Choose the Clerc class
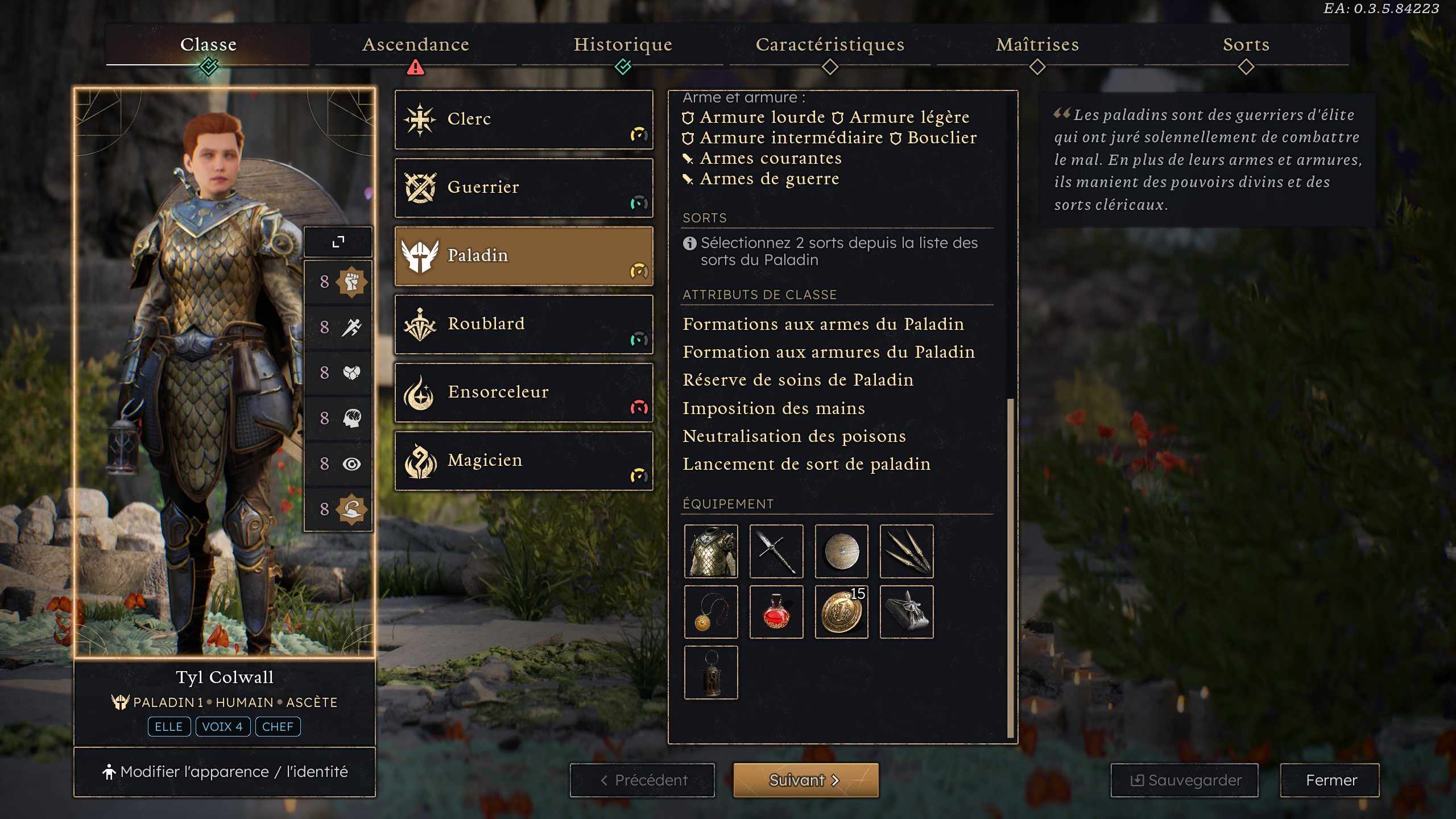Image resolution: width=1456 pixels, height=819 pixels. (523, 119)
